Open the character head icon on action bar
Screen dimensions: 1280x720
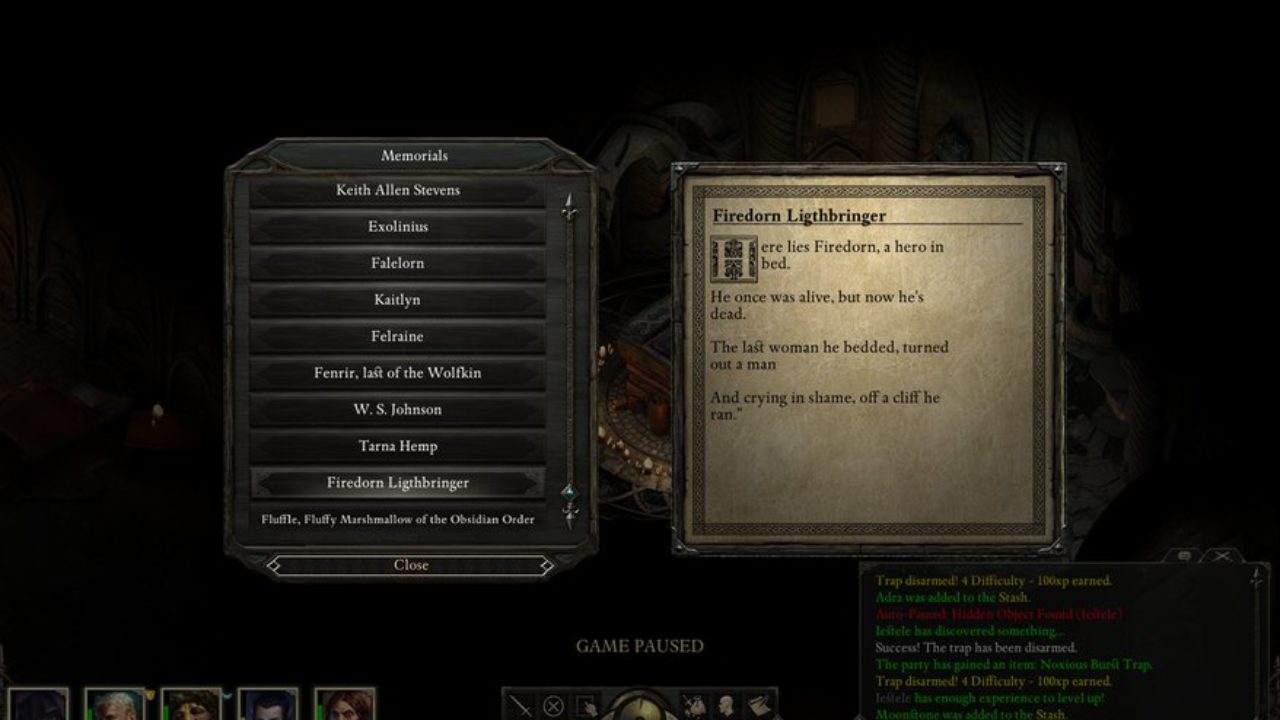pyautogui.click(x=728, y=706)
